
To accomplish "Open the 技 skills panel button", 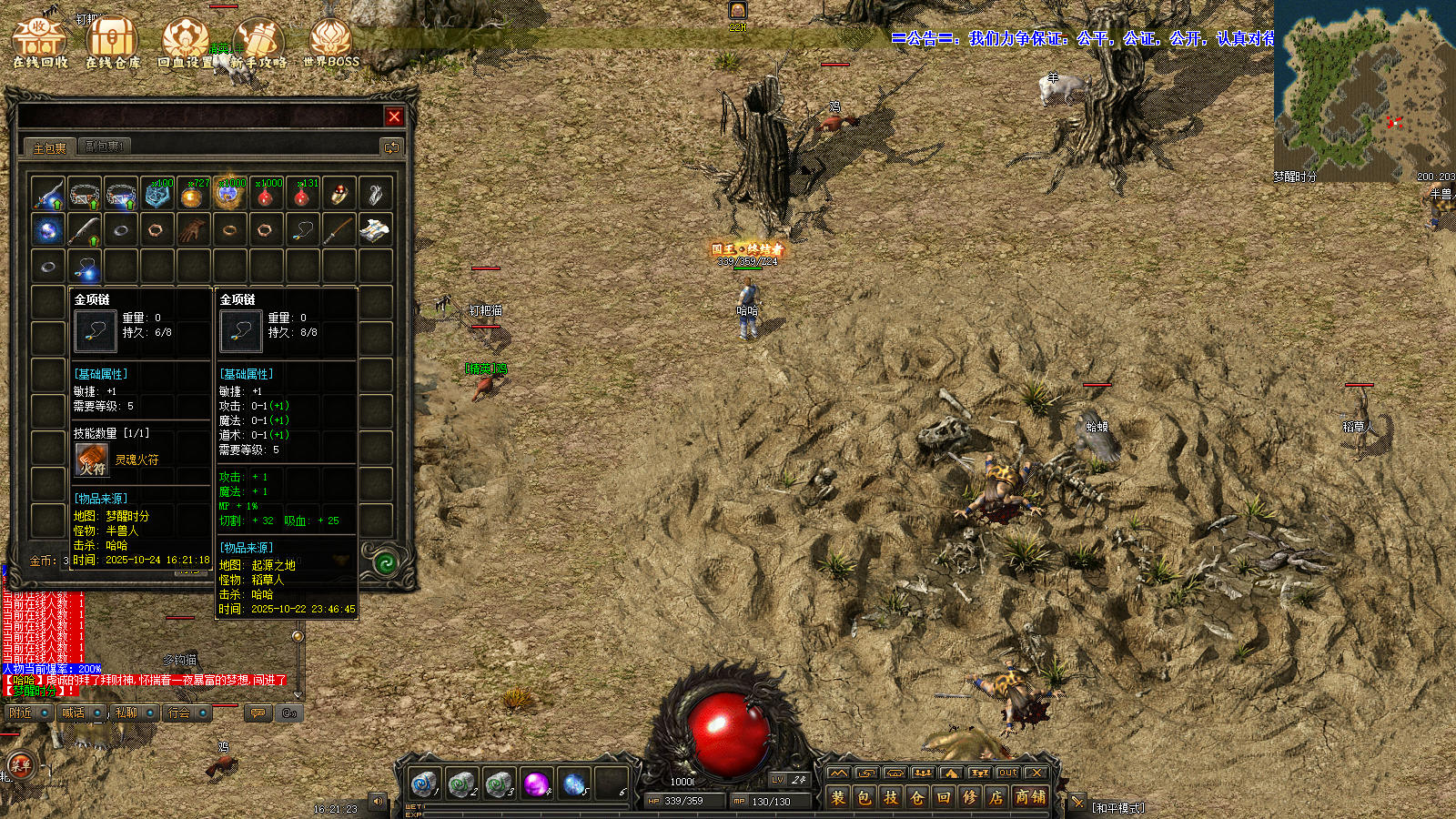I will pyautogui.click(x=891, y=798).
